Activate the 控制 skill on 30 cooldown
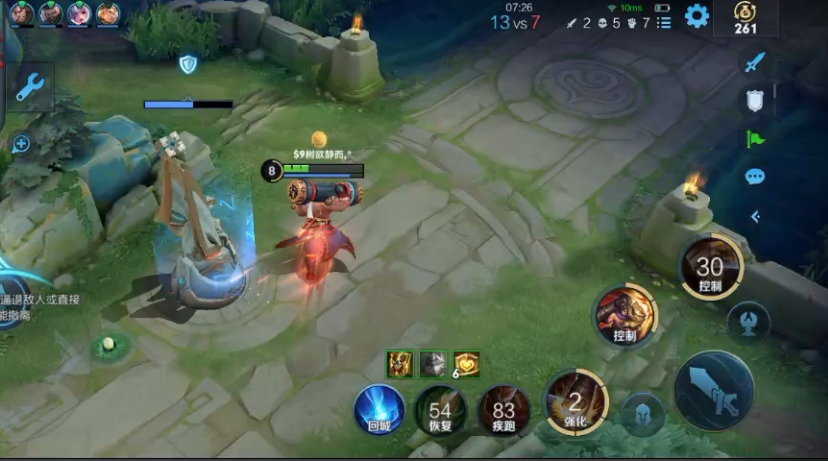Screen dimensions: 828x461 [710, 268]
